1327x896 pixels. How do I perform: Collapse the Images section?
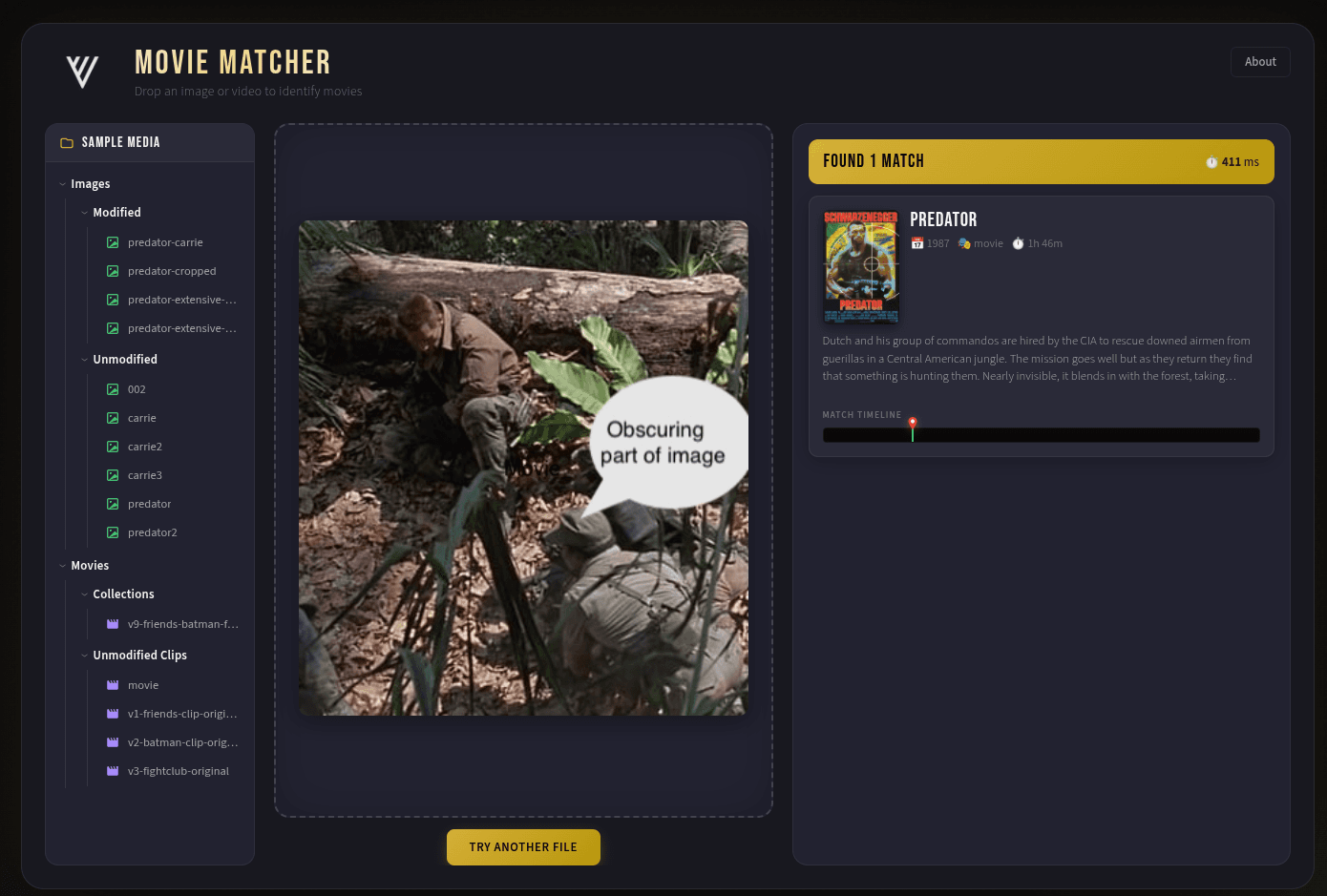(60, 183)
